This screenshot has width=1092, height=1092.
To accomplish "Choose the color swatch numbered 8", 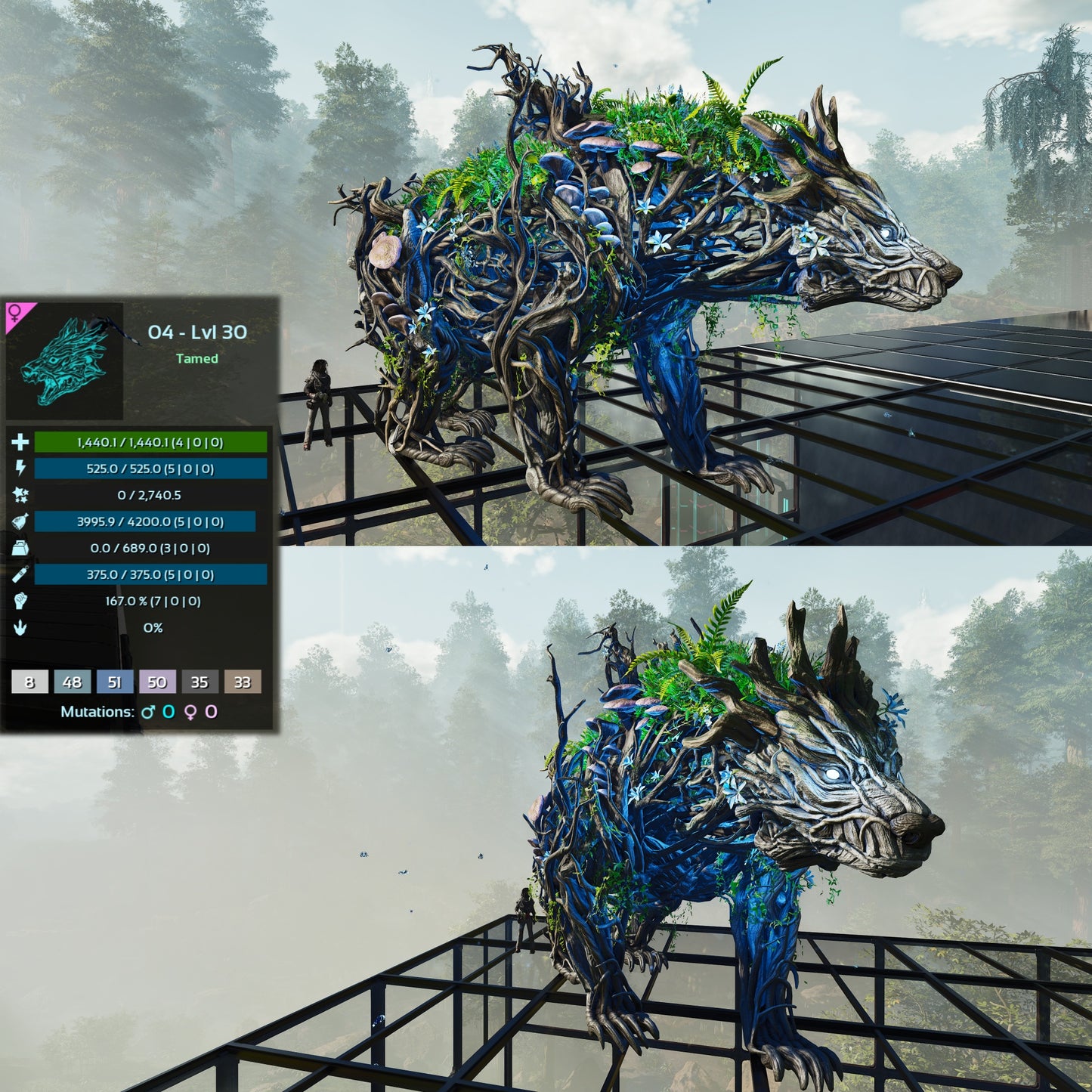I will click(29, 682).
